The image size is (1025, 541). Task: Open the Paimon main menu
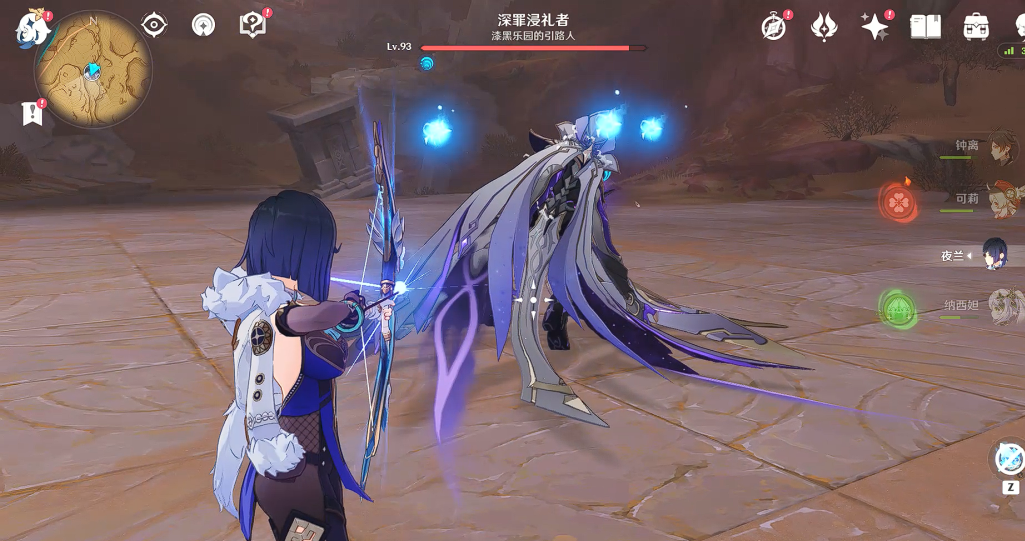point(33,28)
